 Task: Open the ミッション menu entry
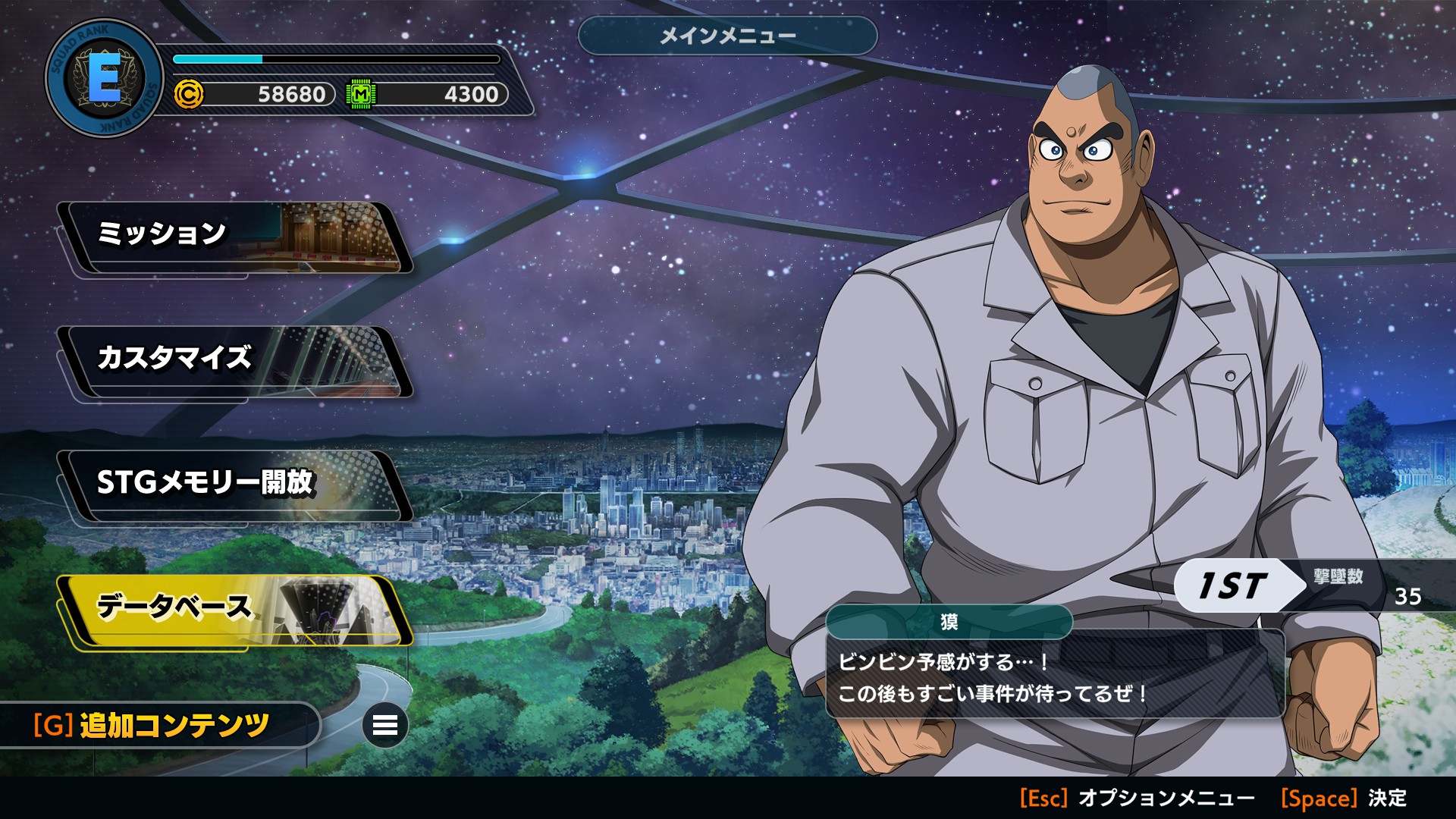click(x=235, y=237)
